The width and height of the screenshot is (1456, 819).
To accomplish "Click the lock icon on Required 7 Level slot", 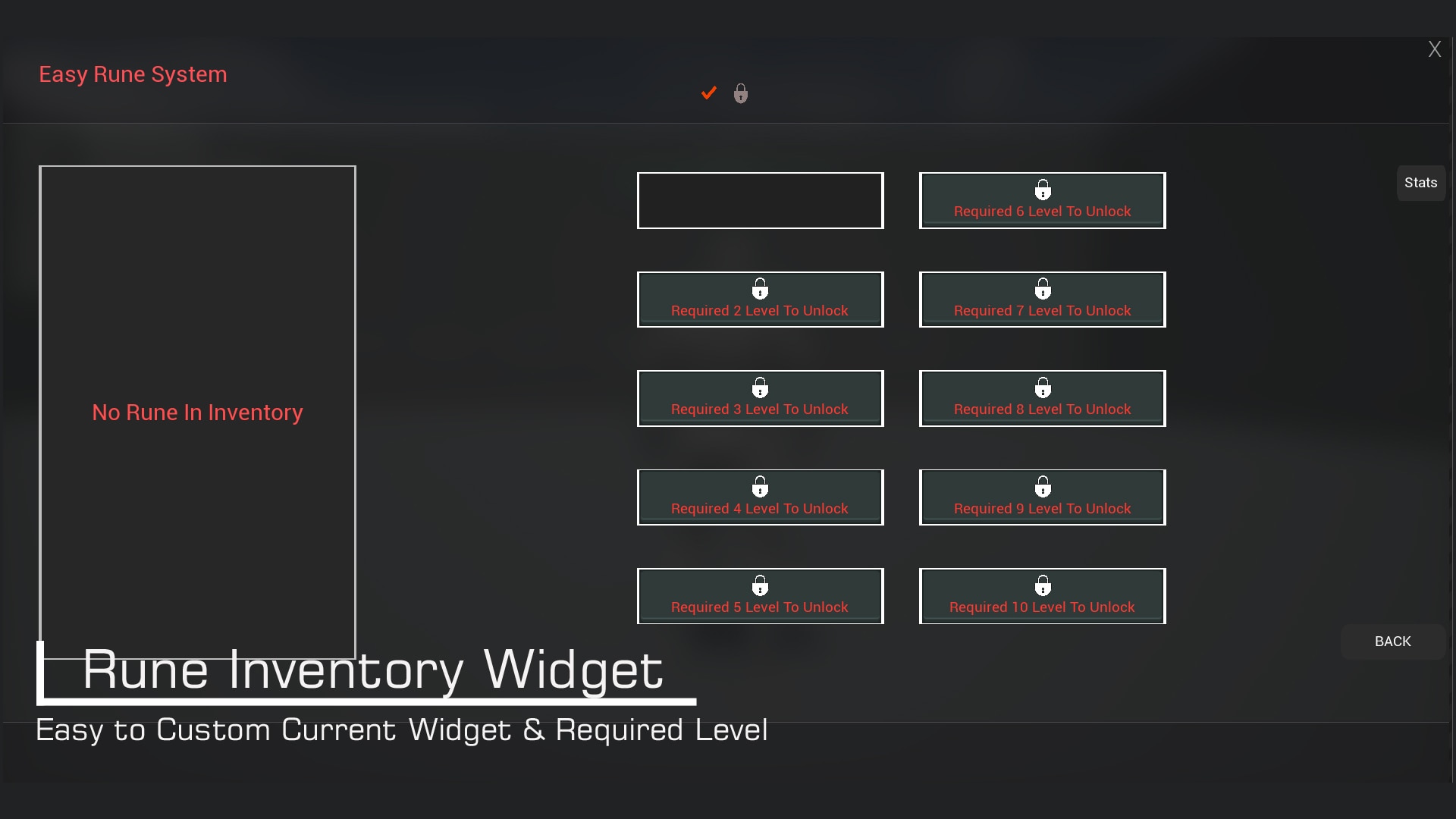I will click(1043, 287).
